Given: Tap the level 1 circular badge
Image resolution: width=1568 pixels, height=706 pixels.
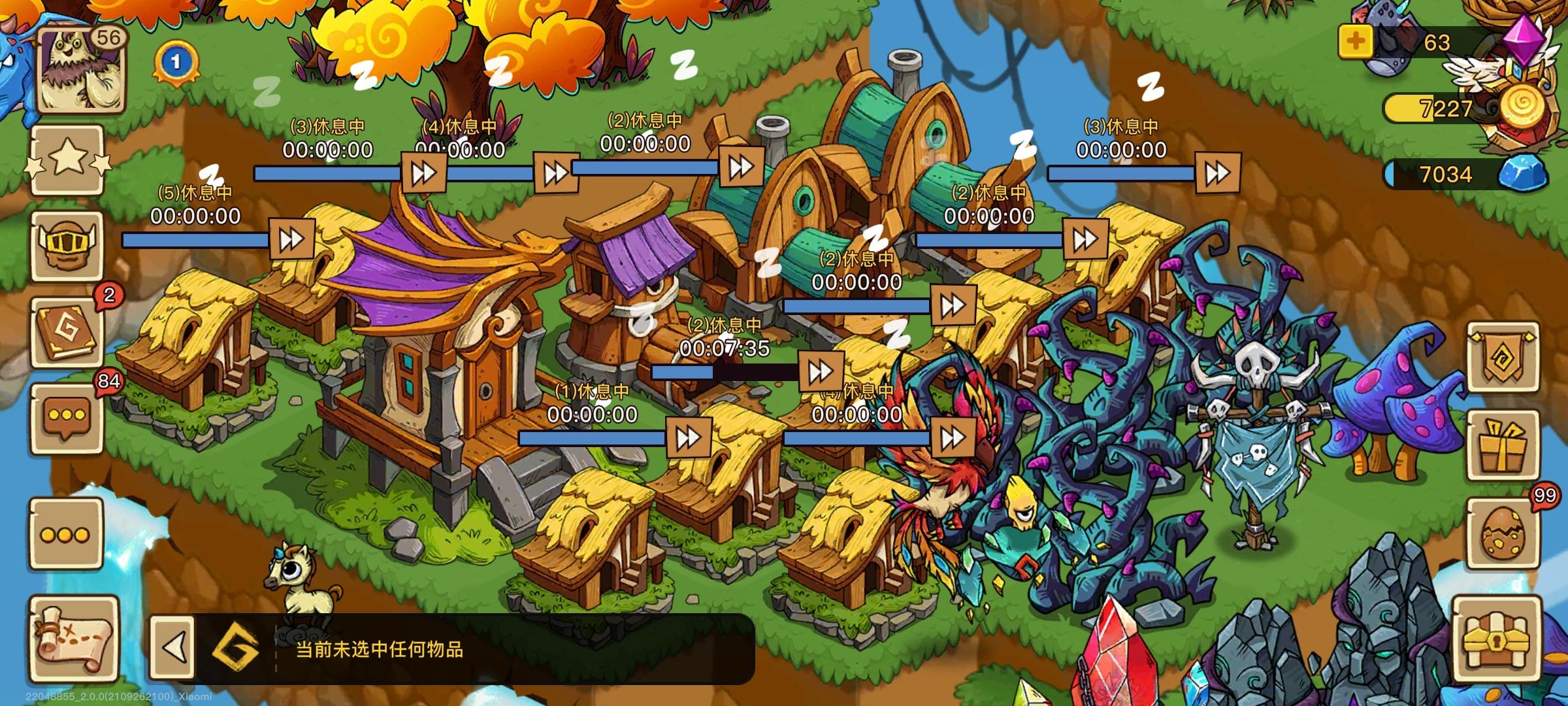Looking at the screenshot, I should pos(174,62).
